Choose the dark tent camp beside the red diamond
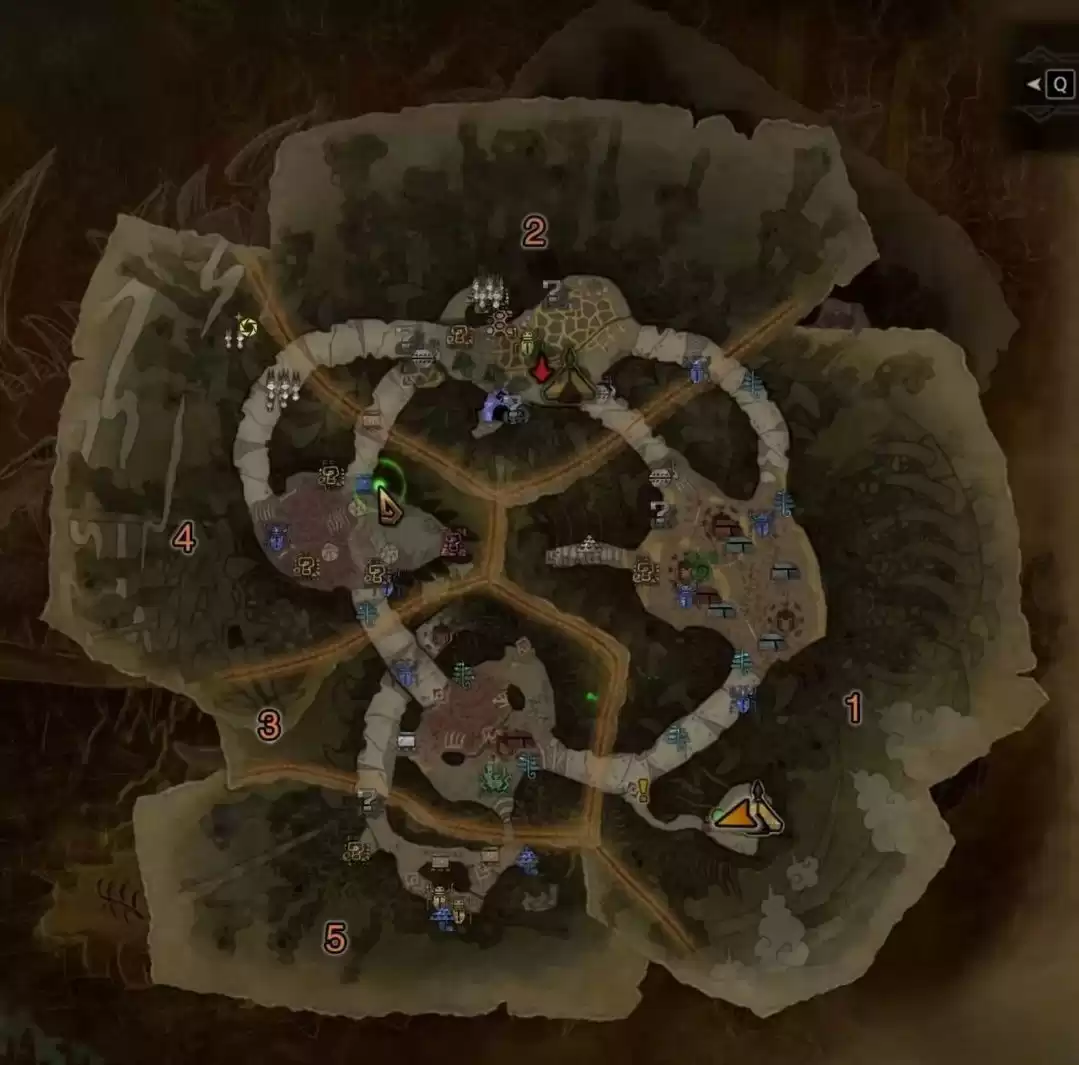Viewport: 1079px width, 1065px height. (567, 378)
